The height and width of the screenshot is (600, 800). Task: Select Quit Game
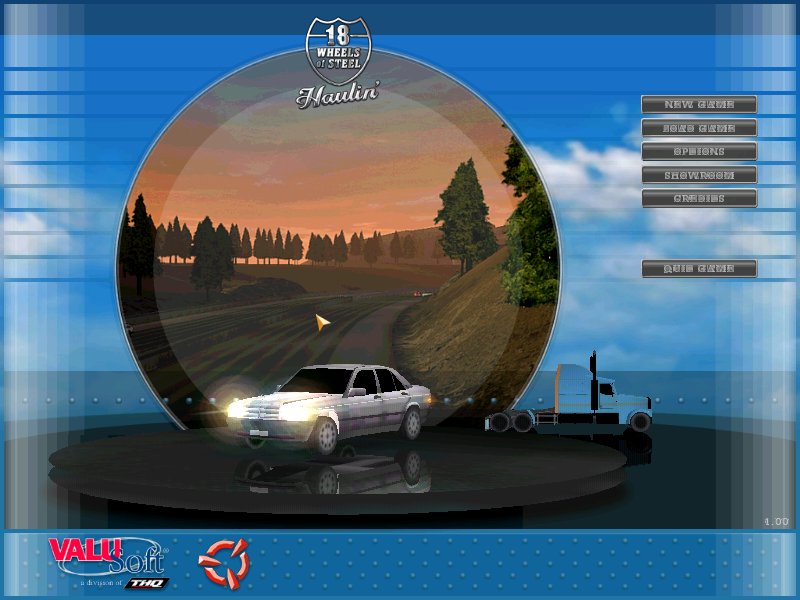(699, 268)
